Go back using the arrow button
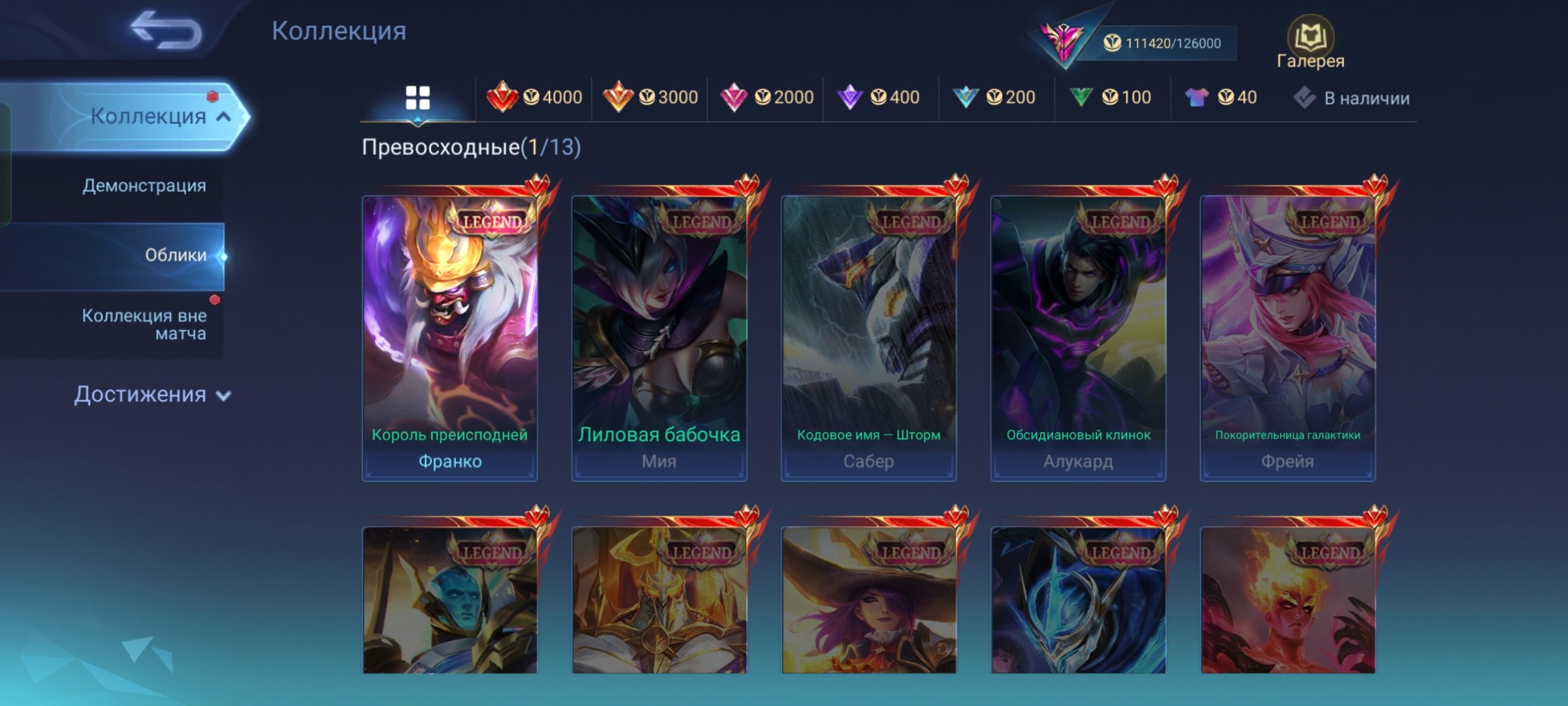Screen dimensions: 1568x706 pos(166,31)
